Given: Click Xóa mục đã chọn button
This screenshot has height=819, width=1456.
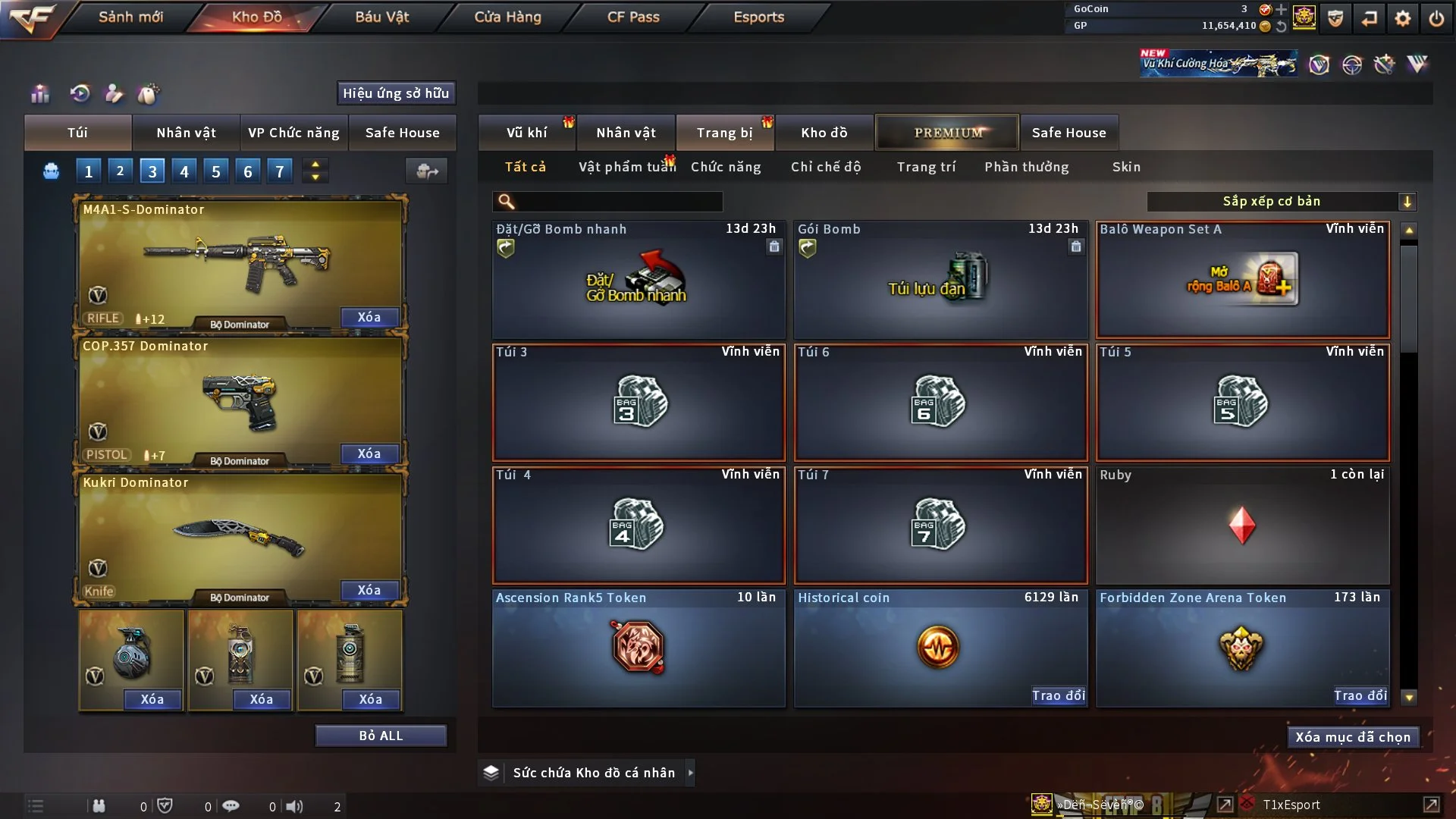Looking at the screenshot, I should point(1353,737).
